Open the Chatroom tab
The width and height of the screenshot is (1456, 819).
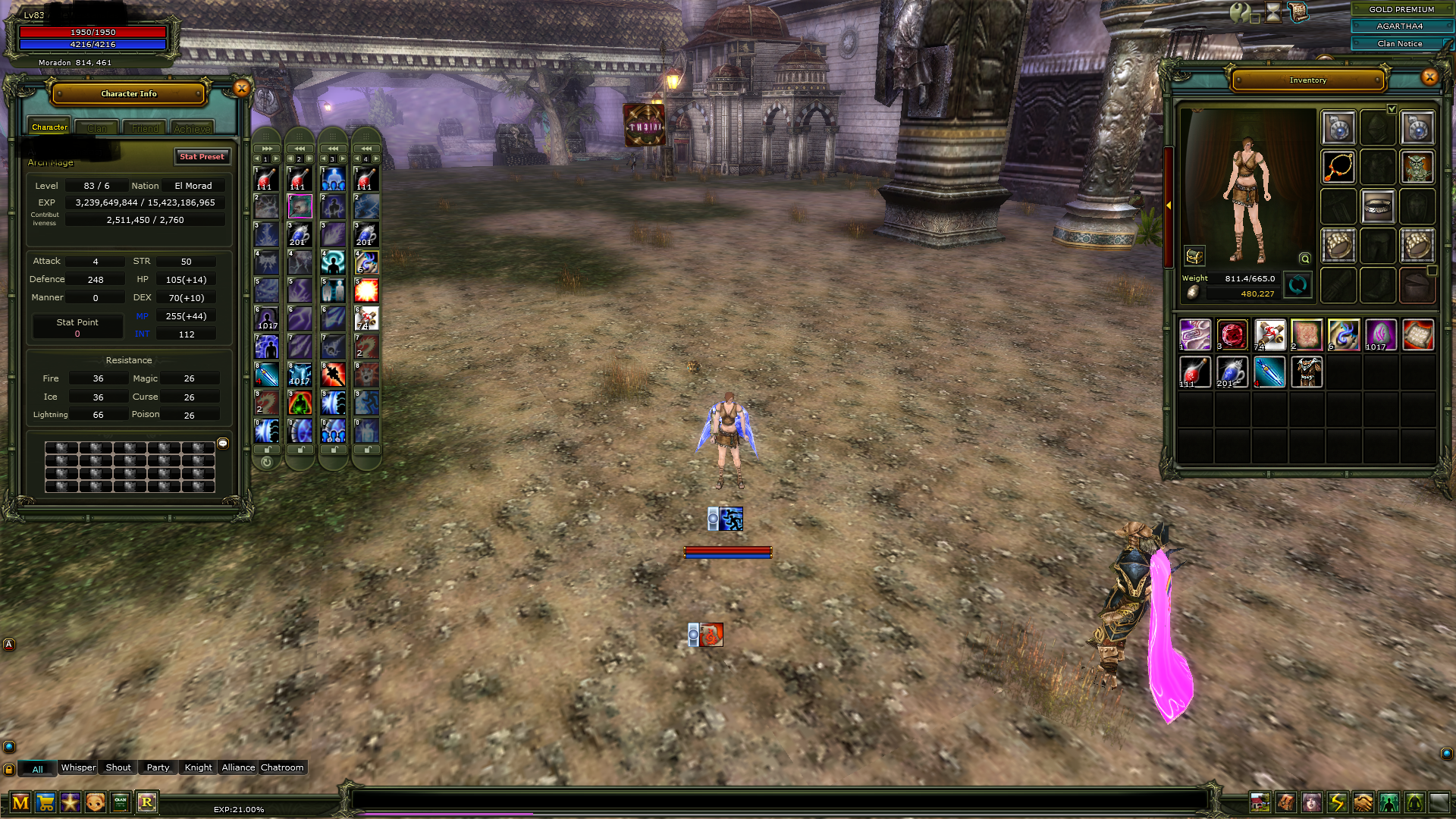pos(282,767)
